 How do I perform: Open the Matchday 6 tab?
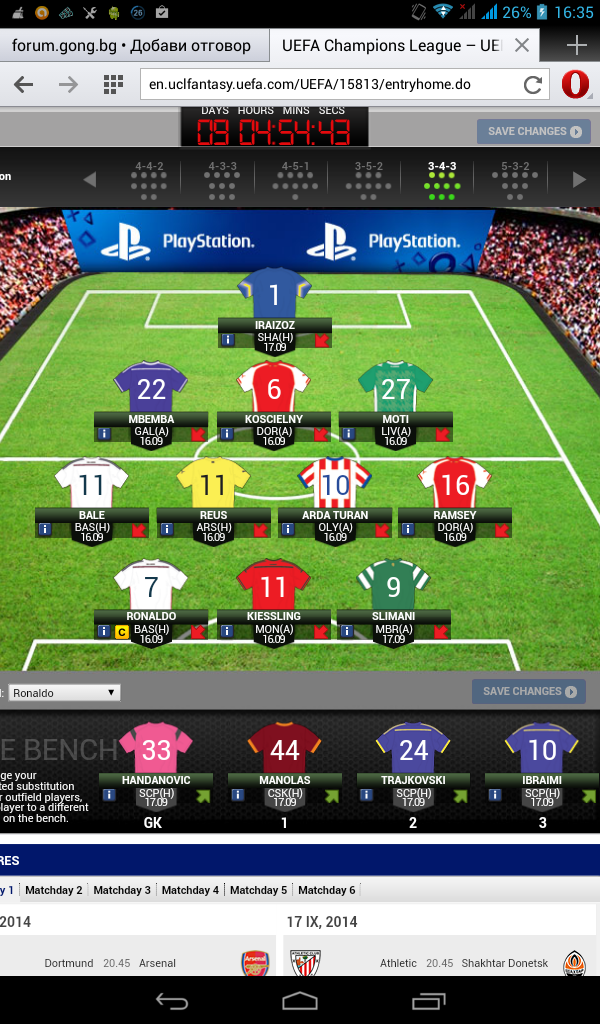pos(327,890)
